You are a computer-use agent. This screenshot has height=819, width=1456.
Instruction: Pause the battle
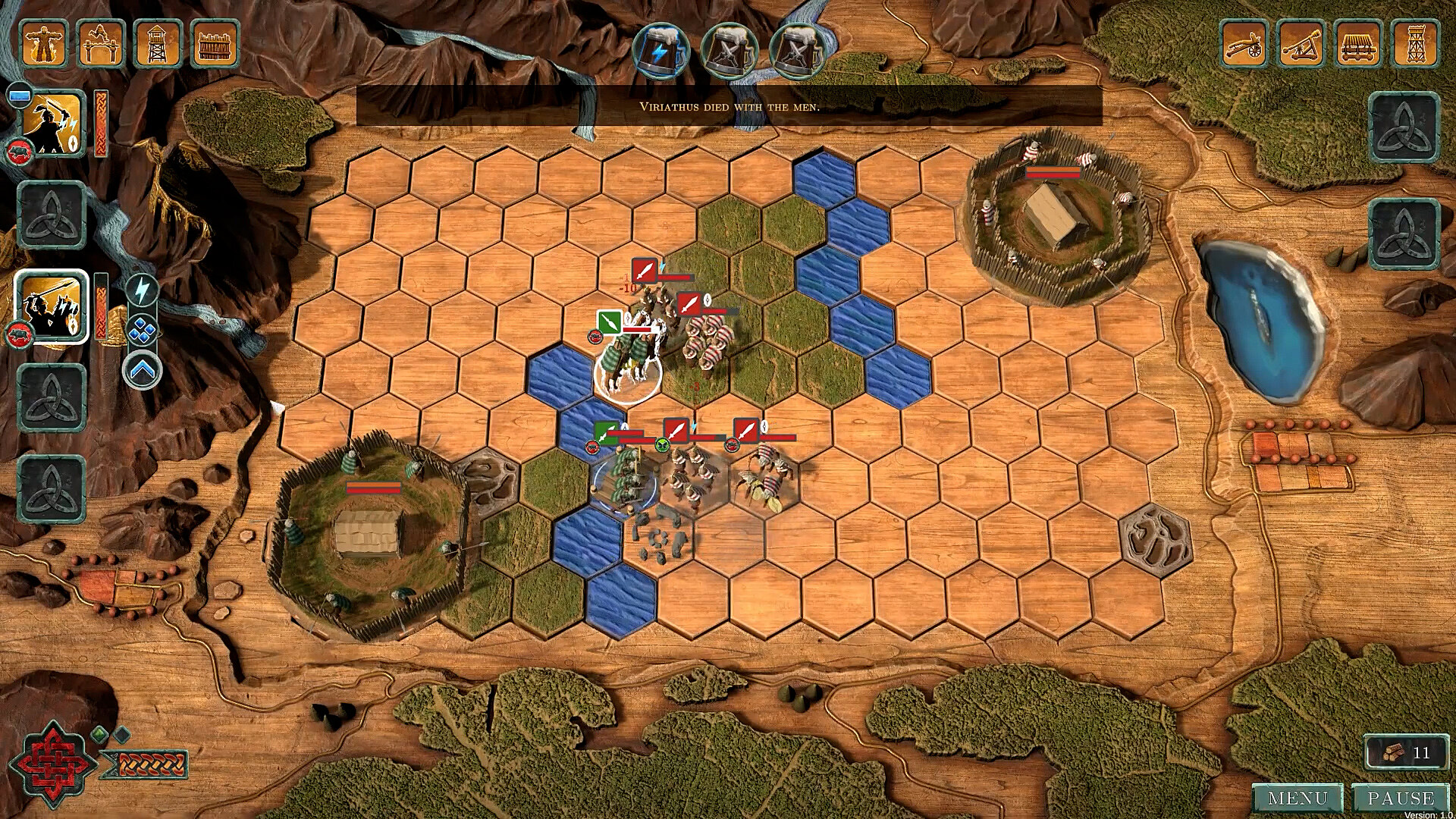[1400, 799]
